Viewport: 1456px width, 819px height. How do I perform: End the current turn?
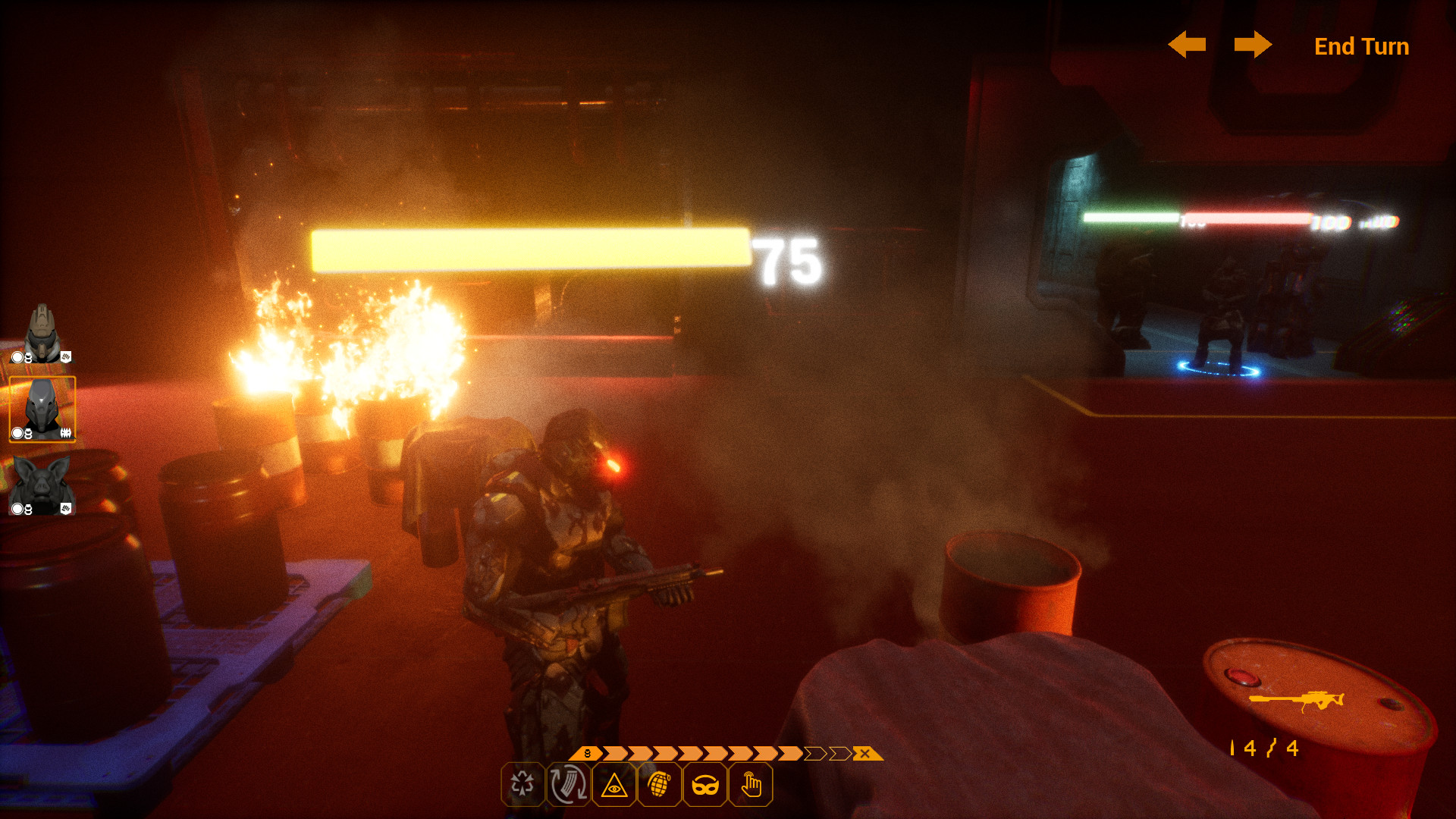[x=1361, y=46]
